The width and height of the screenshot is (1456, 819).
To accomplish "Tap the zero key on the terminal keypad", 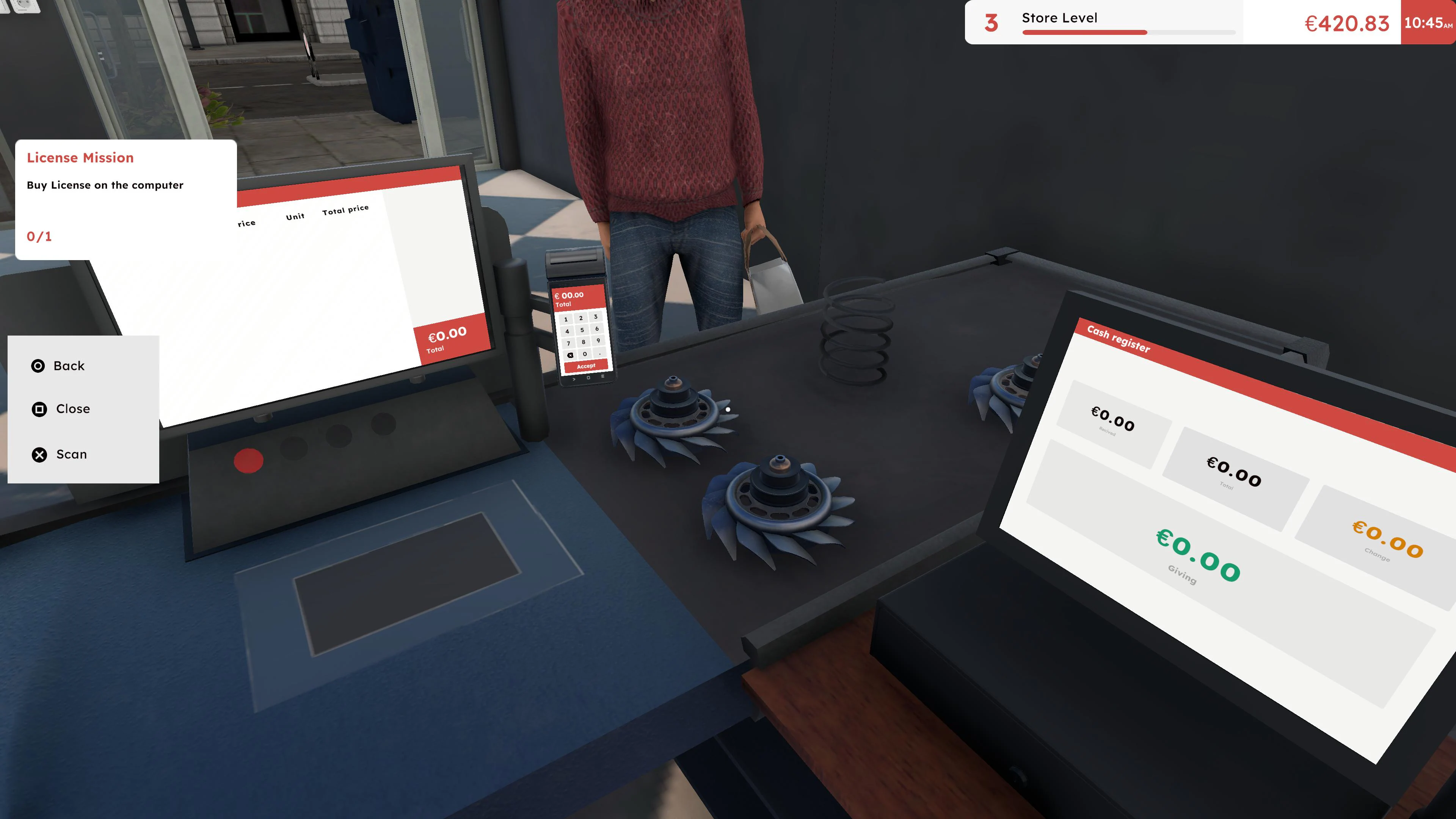I will 585,355.
